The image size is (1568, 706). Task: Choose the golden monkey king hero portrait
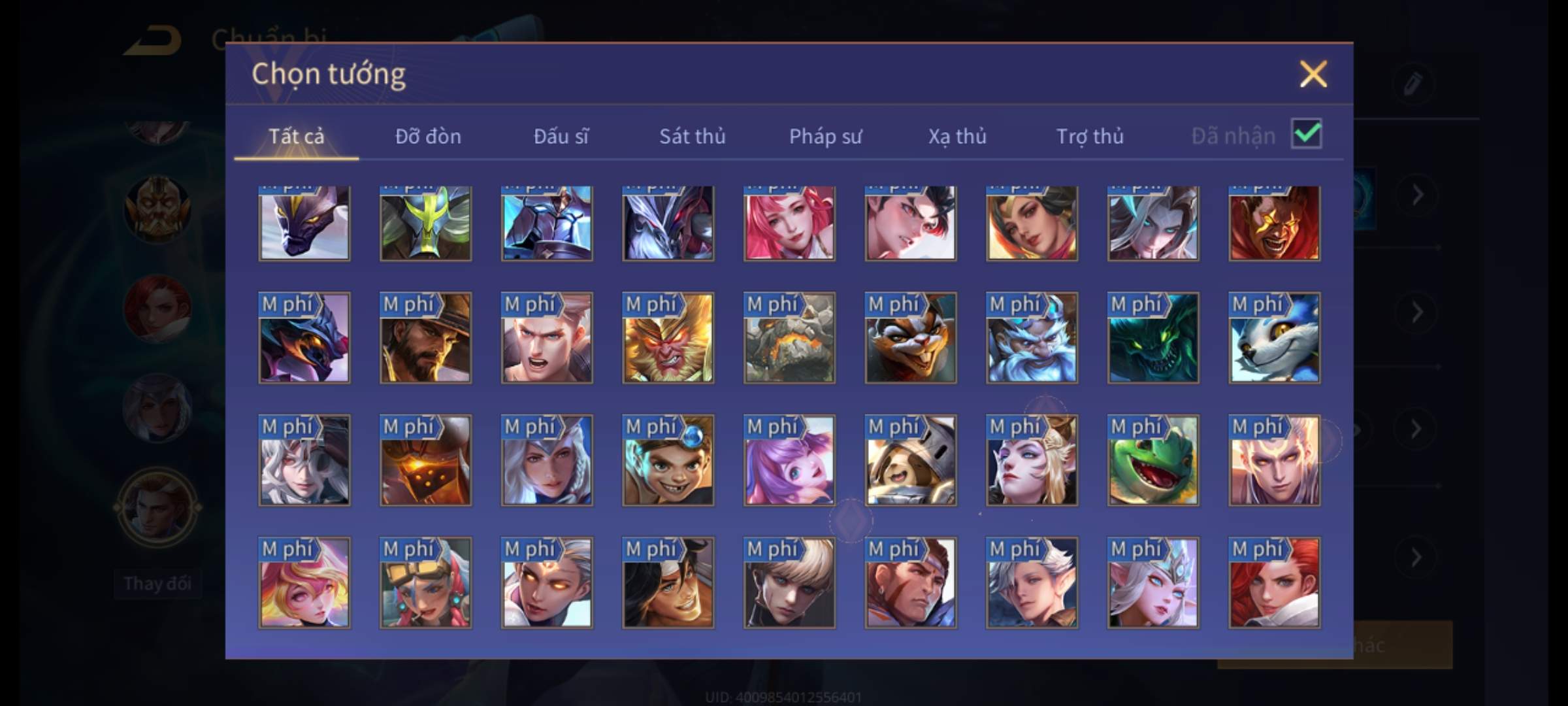(x=668, y=338)
